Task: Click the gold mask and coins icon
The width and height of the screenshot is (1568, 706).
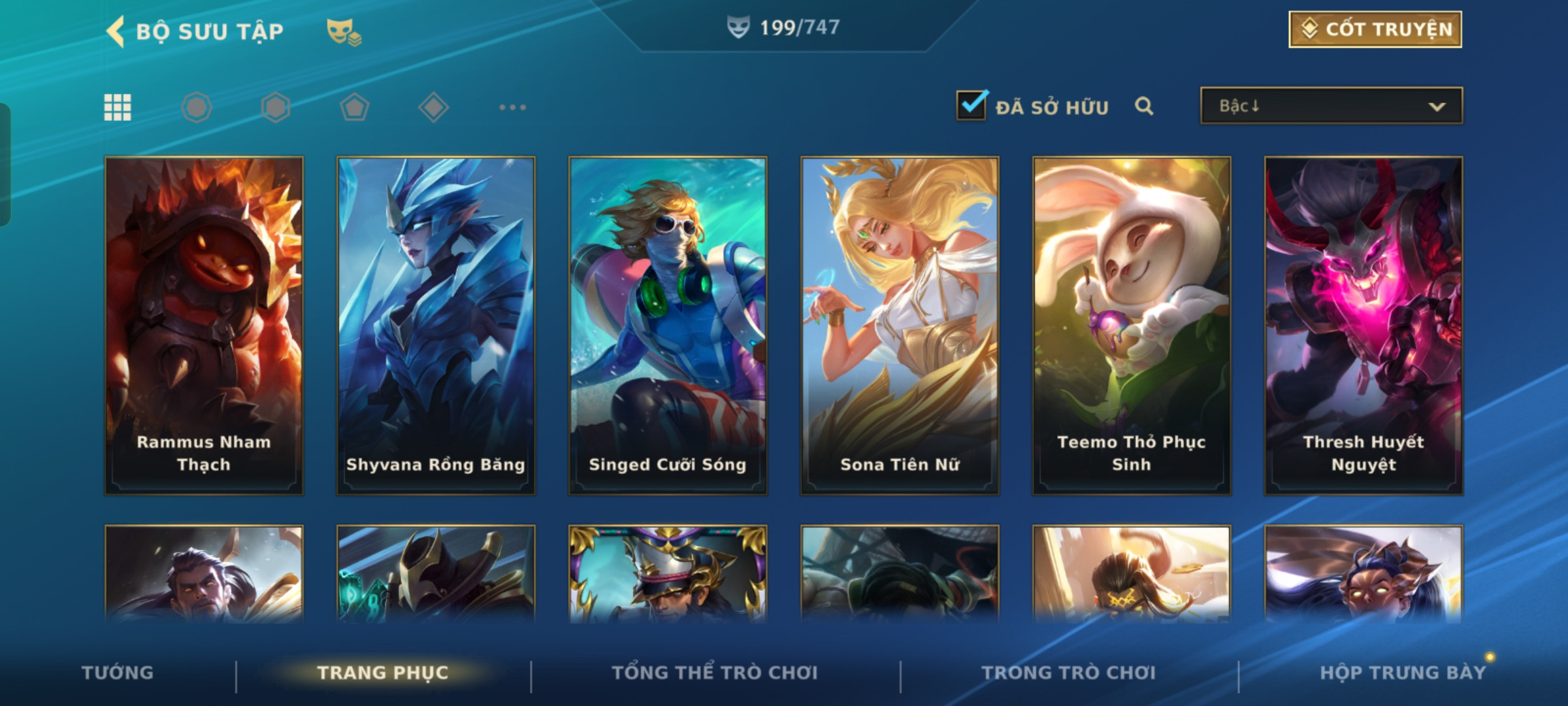Action: point(344,31)
